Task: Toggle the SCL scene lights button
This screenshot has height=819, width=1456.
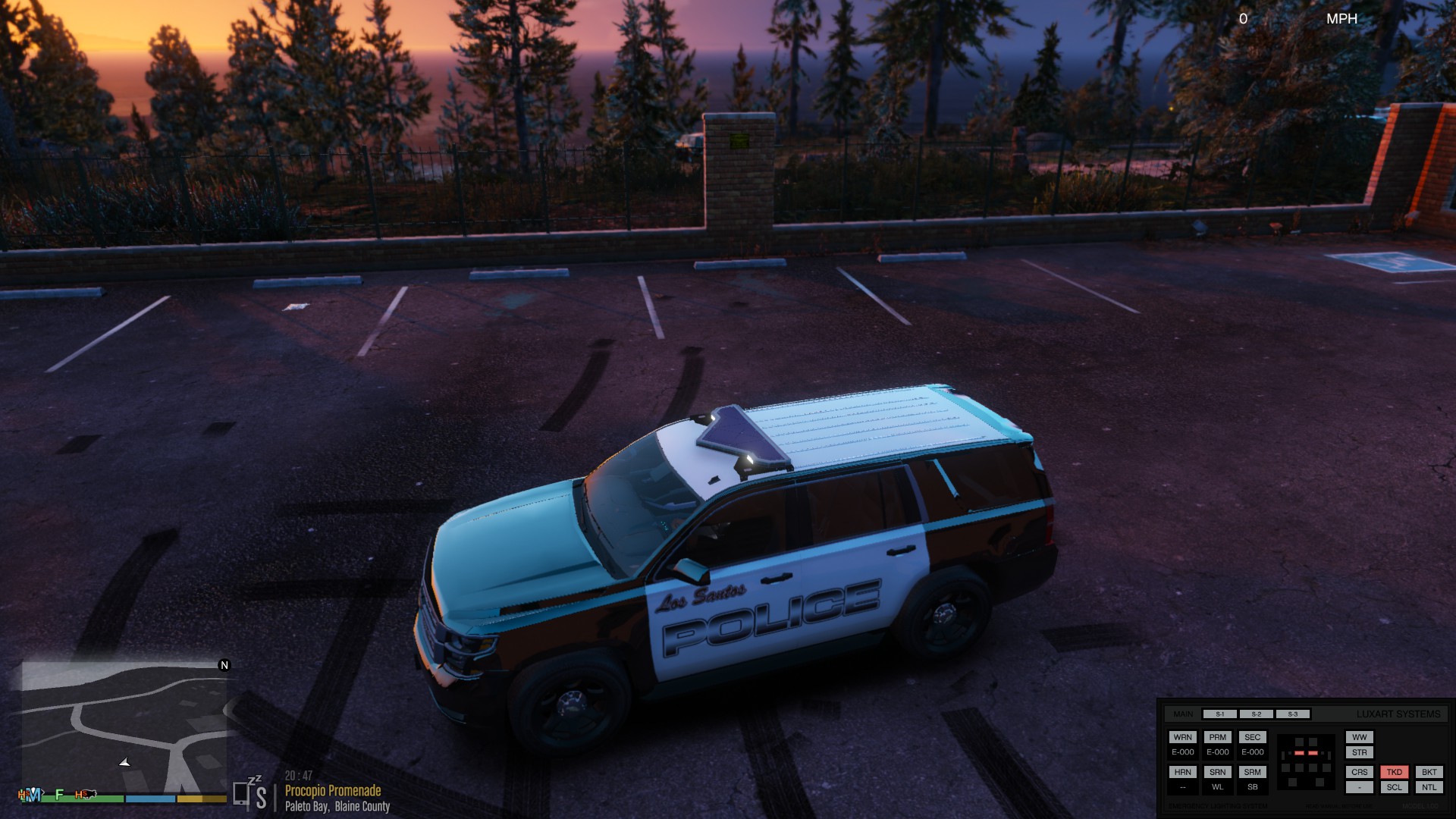Action: [1394, 787]
